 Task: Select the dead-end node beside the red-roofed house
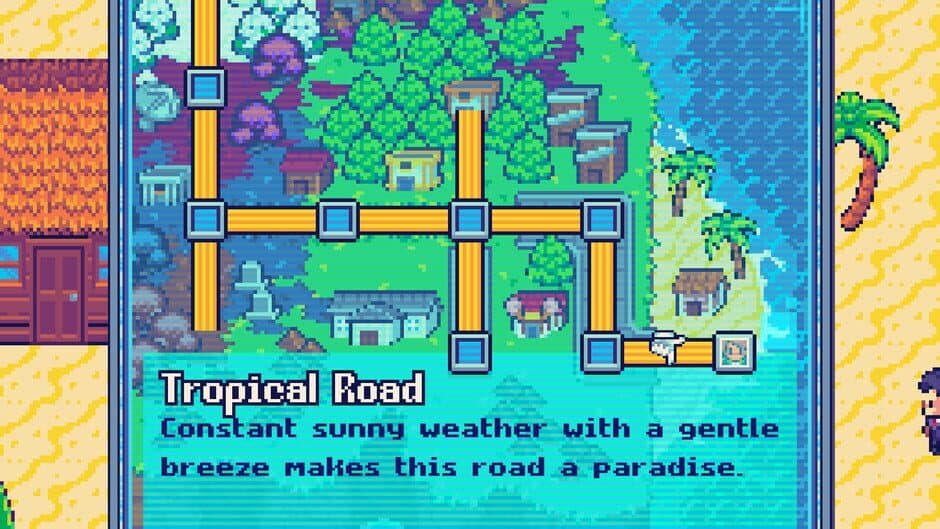[469, 351]
